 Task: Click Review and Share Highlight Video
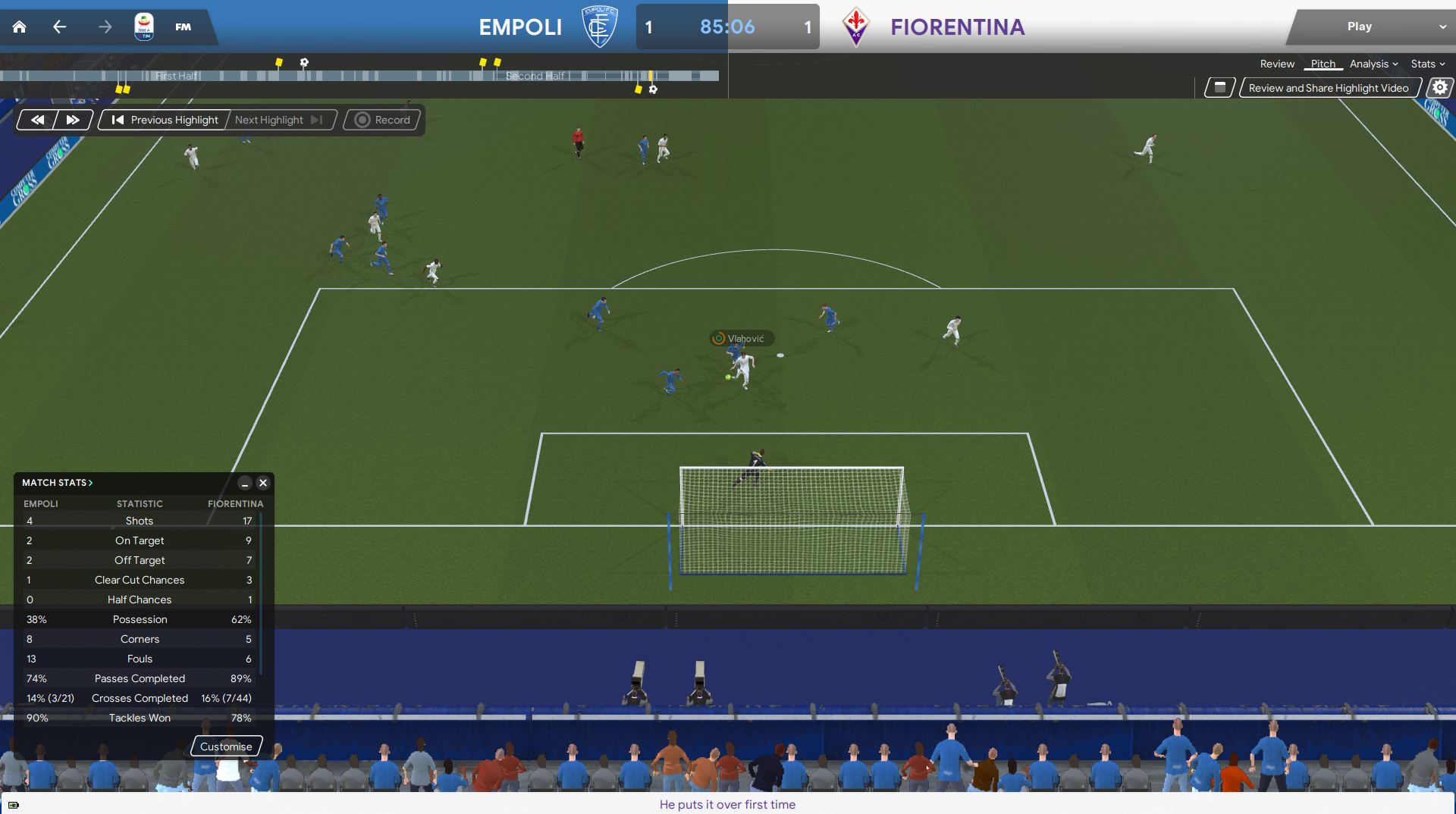pyautogui.click(x=1328, y=88)
